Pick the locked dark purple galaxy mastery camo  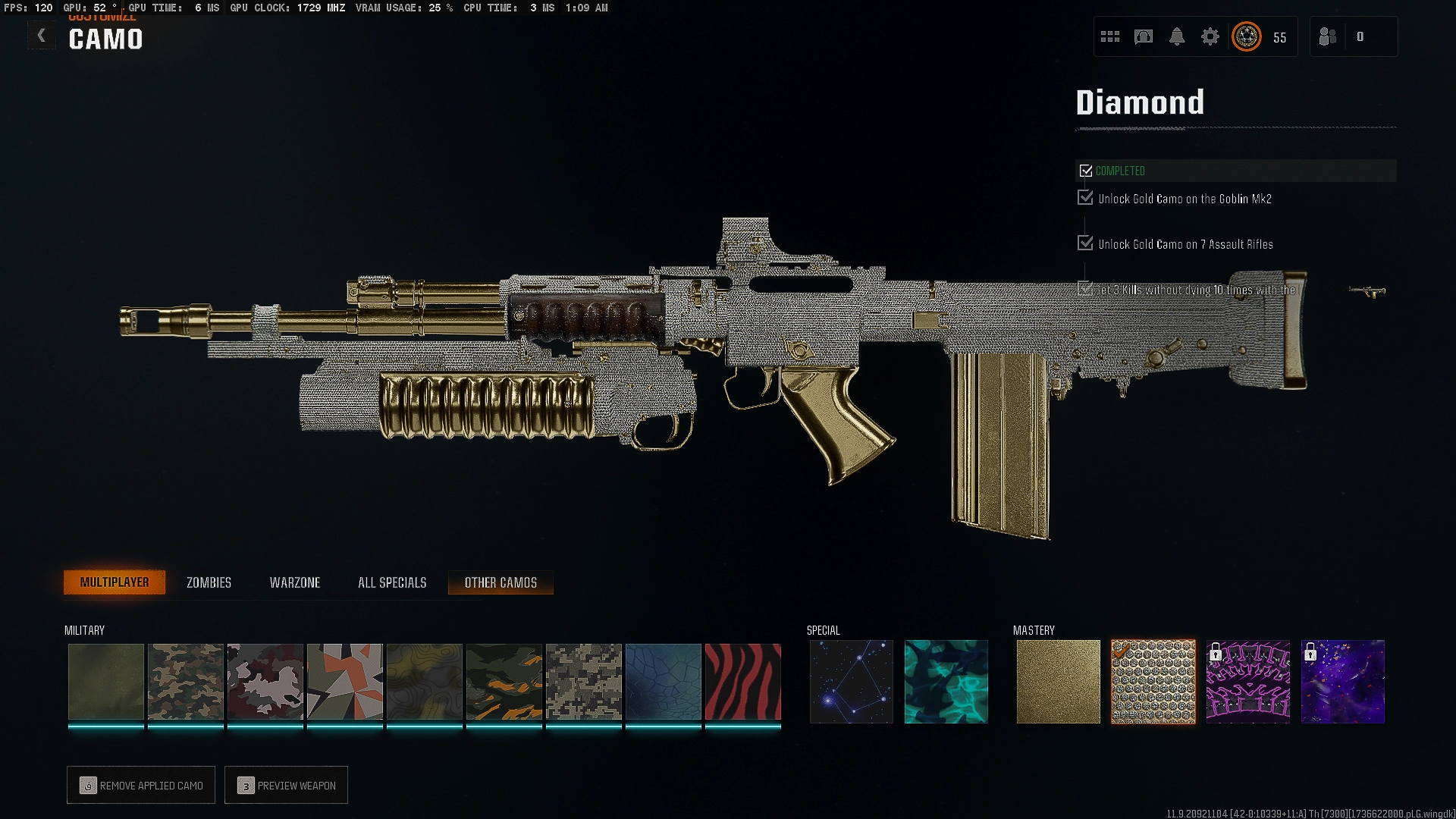(x=1342, y=682)
